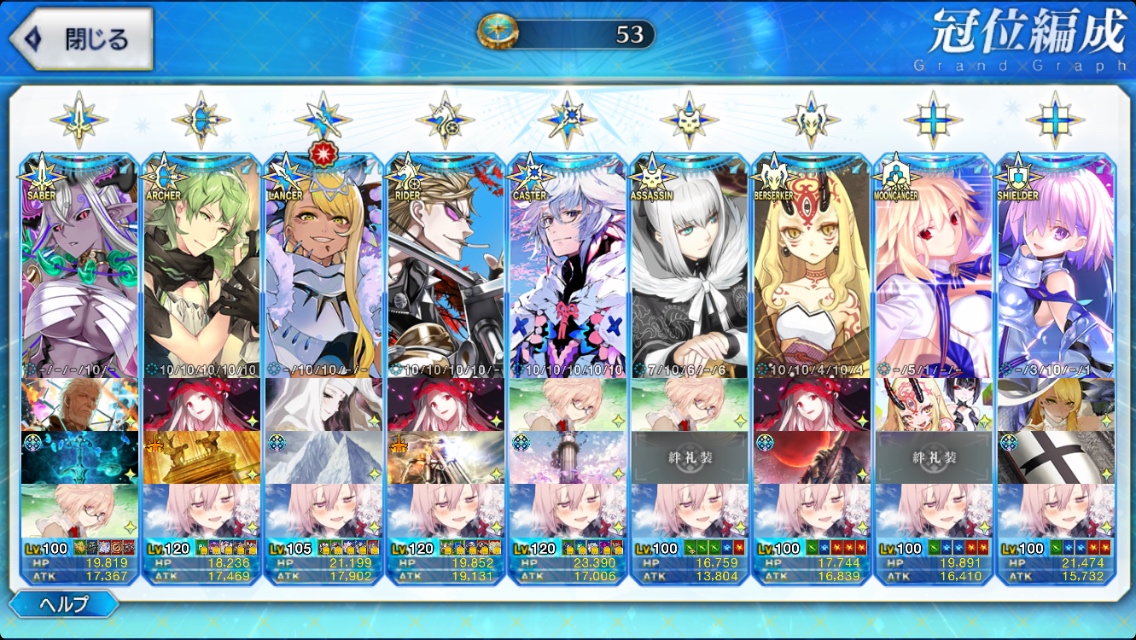Click the Caster's cherry blossom tower essence
Viewport: 1136px width, 640px height.
pos(568,457)
